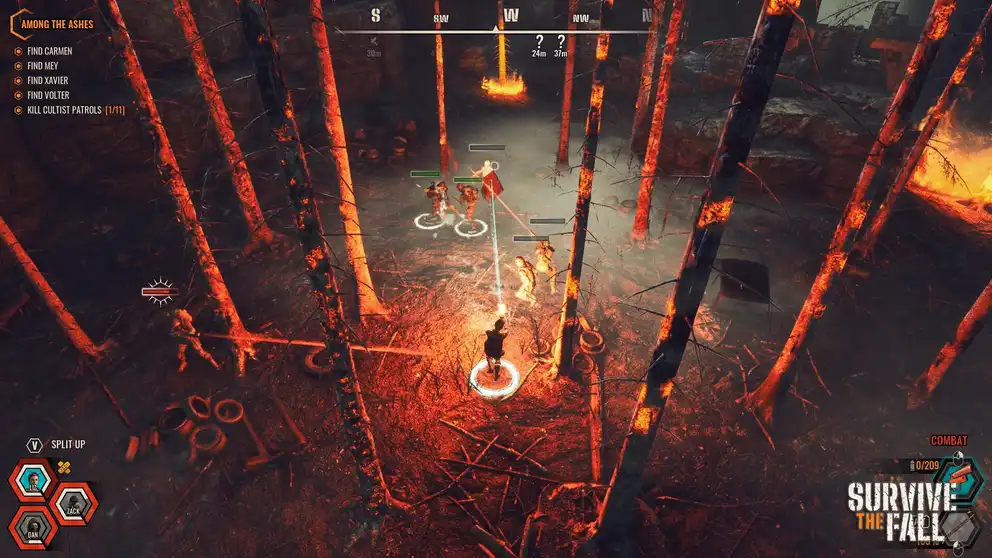Click the orange bandage status icon
992x558 pixels.
65,467
